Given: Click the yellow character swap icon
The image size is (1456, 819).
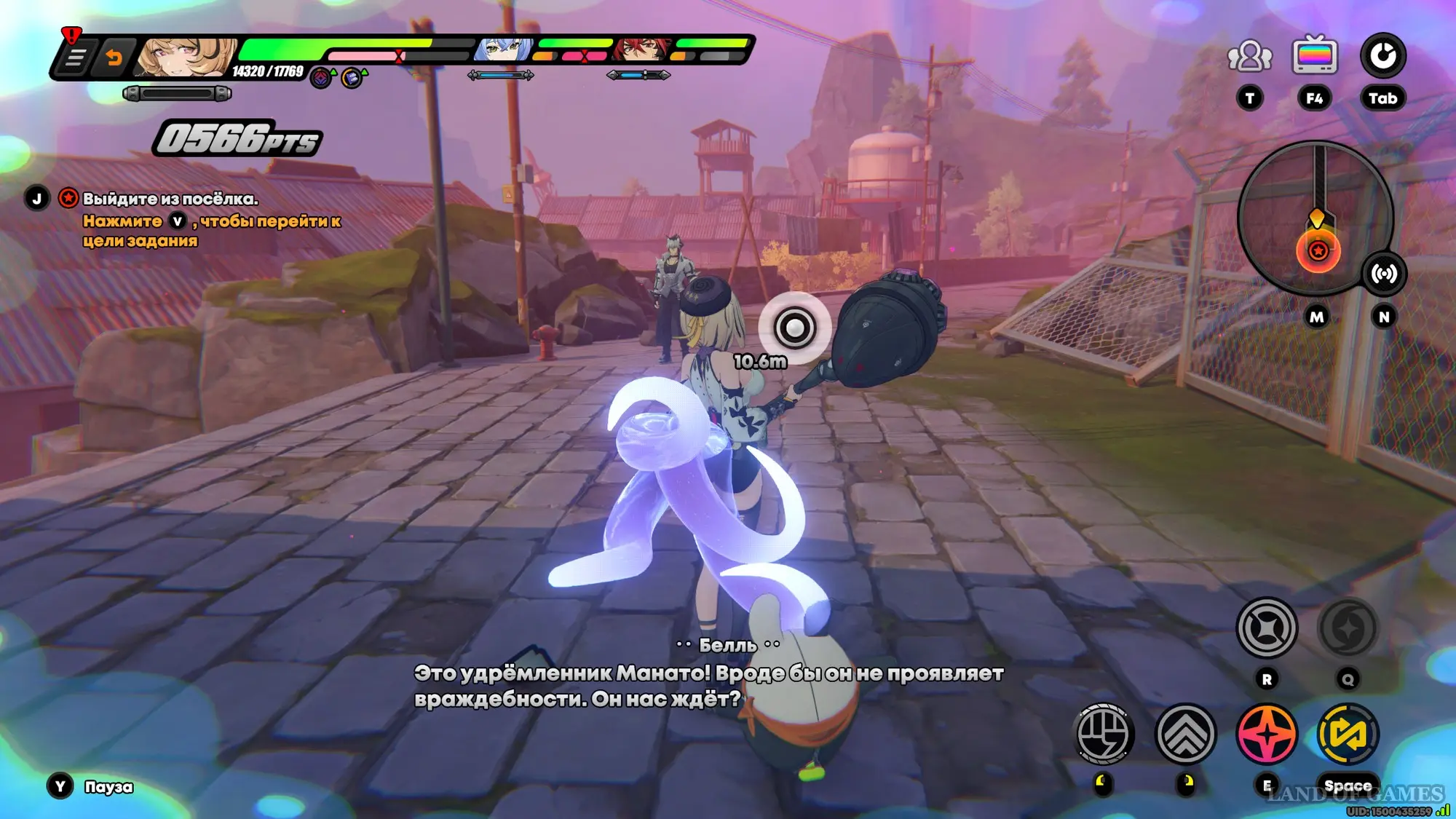Looking at the screenshot, I should [x=1348, y=734].
